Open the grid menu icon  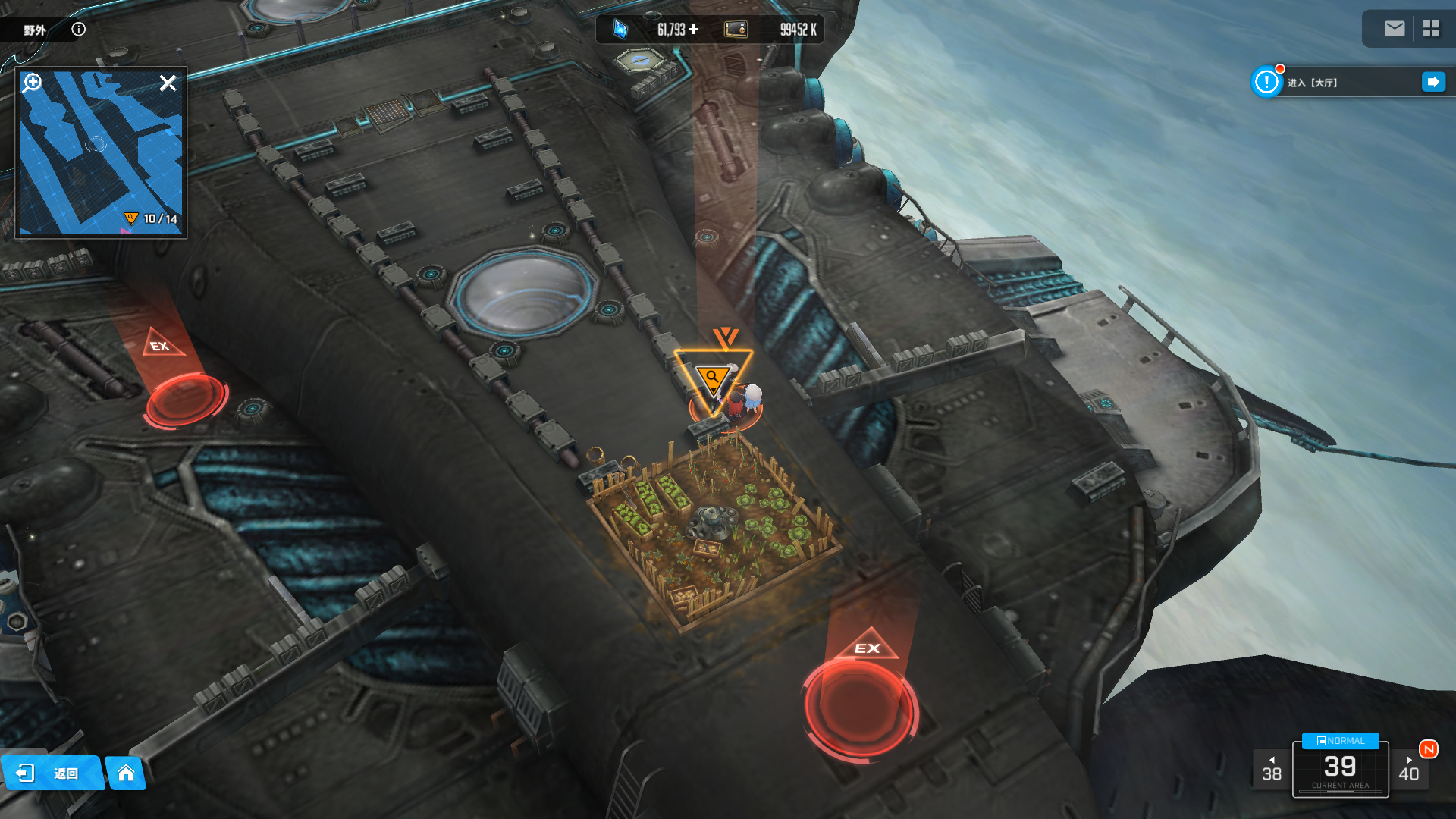(x=1431, y=29)
